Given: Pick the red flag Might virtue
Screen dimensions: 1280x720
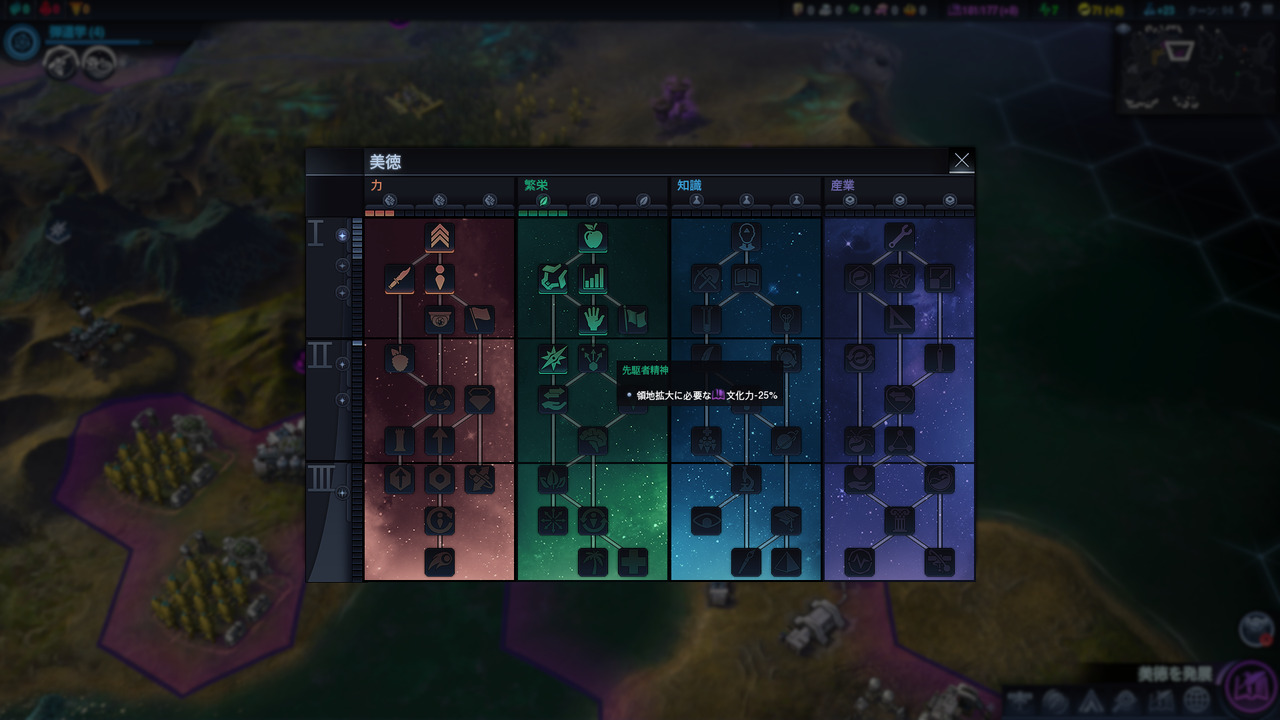Looking at the screenshot, I should coord(479,319).
